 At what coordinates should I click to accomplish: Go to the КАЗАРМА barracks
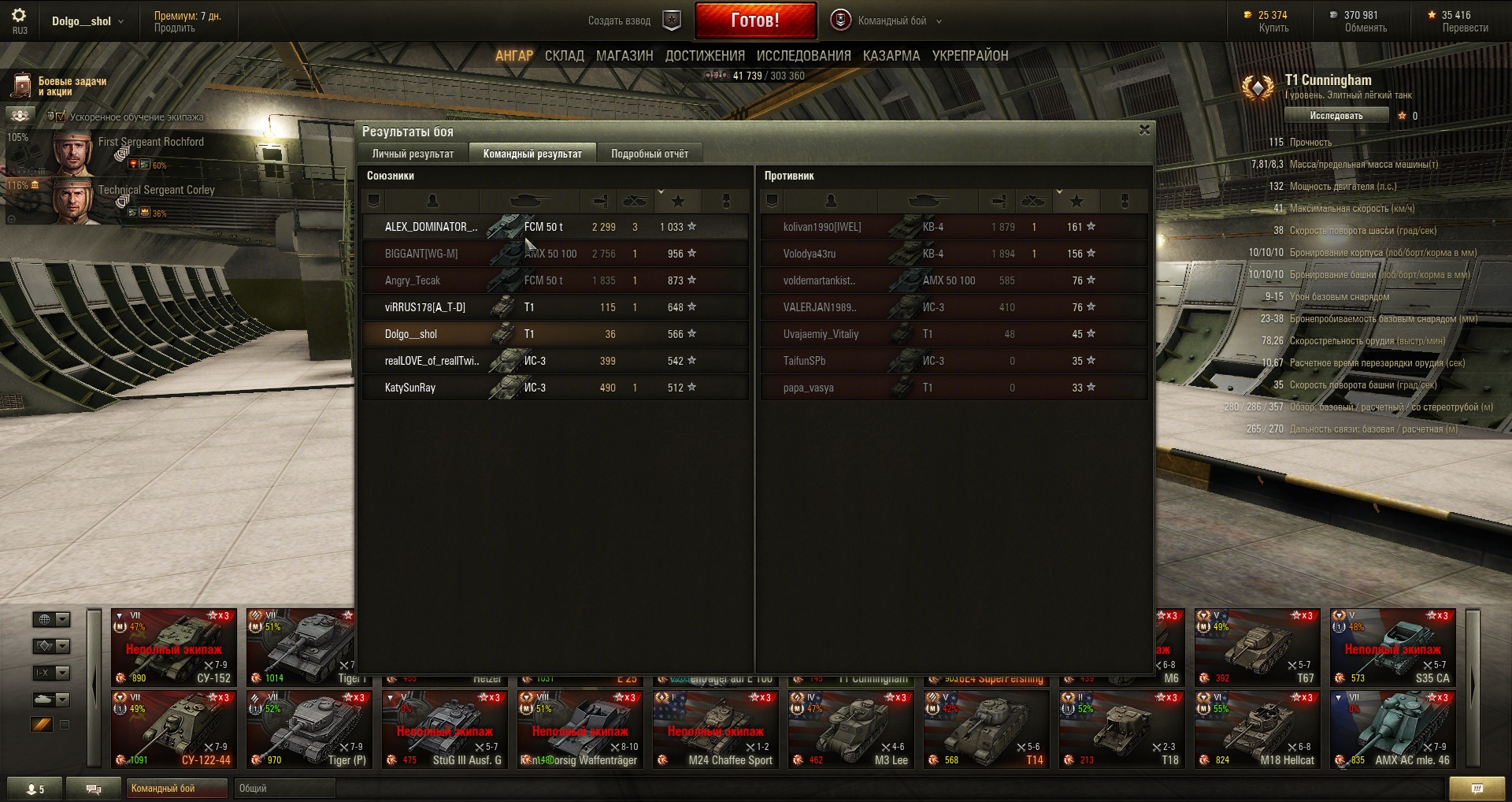891,56
